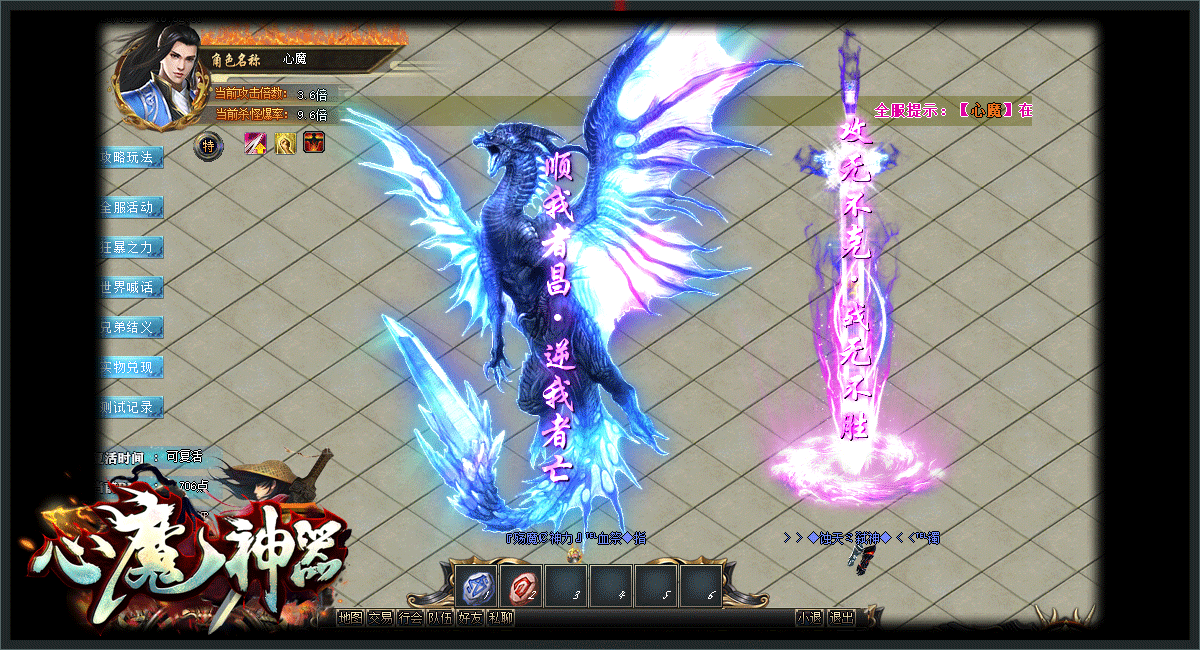The width and height of the screenshot is (1200, 650).
Task: Show the 好友 friends list
Action: [470, 618]
